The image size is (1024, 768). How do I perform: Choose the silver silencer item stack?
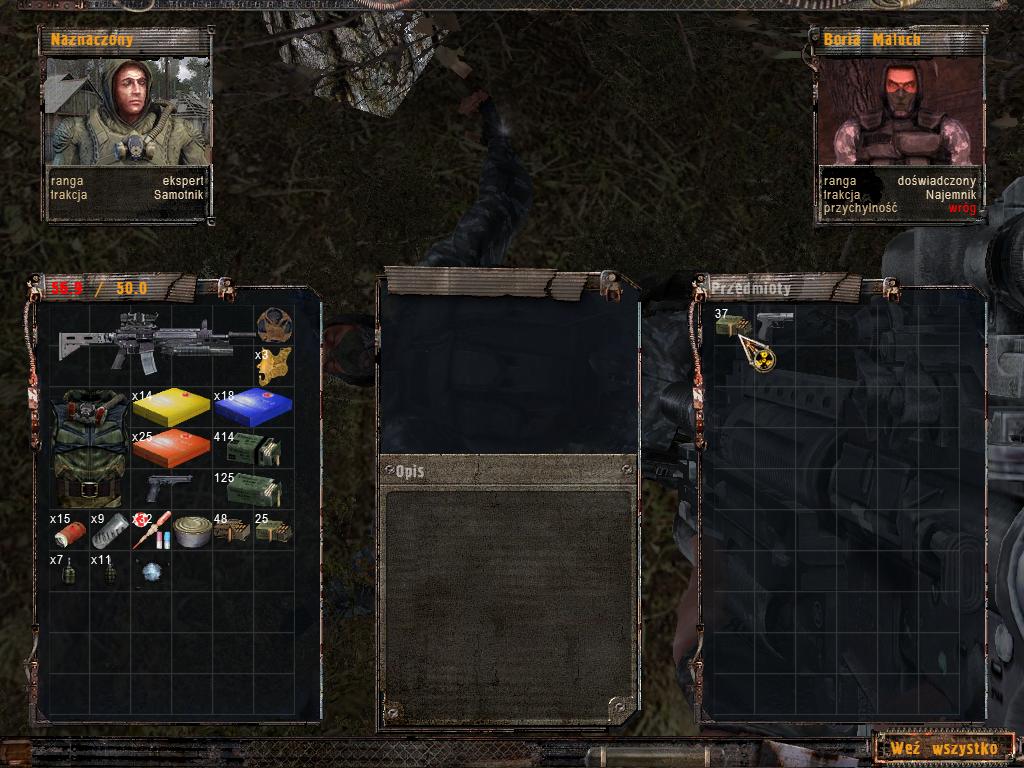click(x=110, y=531)
